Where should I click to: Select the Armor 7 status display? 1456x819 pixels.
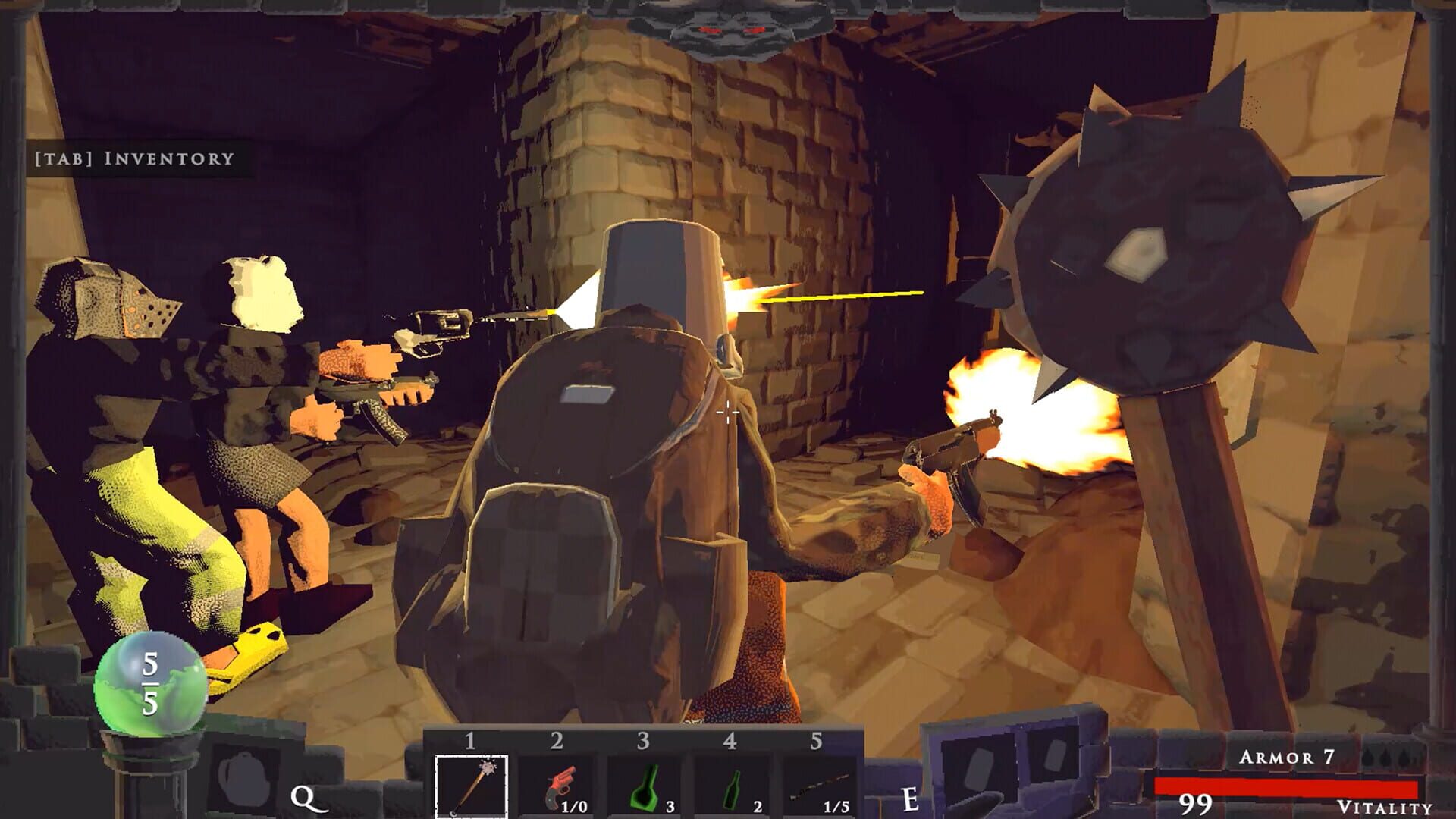point(1287,755)
